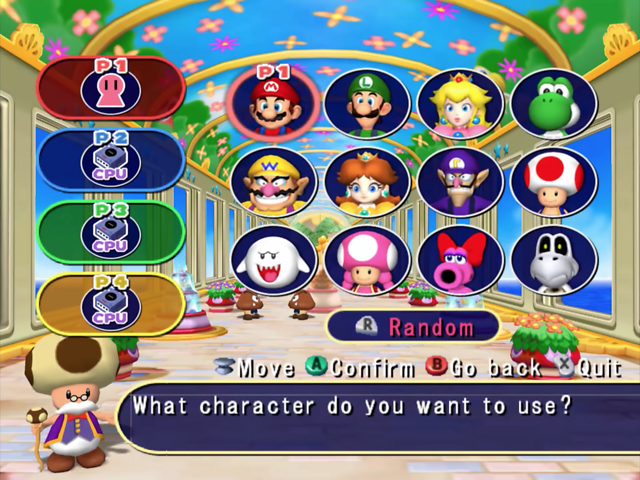This screenshot has height=480, width=640.
Task: Select Mario as your character
Action: (273, 105)
